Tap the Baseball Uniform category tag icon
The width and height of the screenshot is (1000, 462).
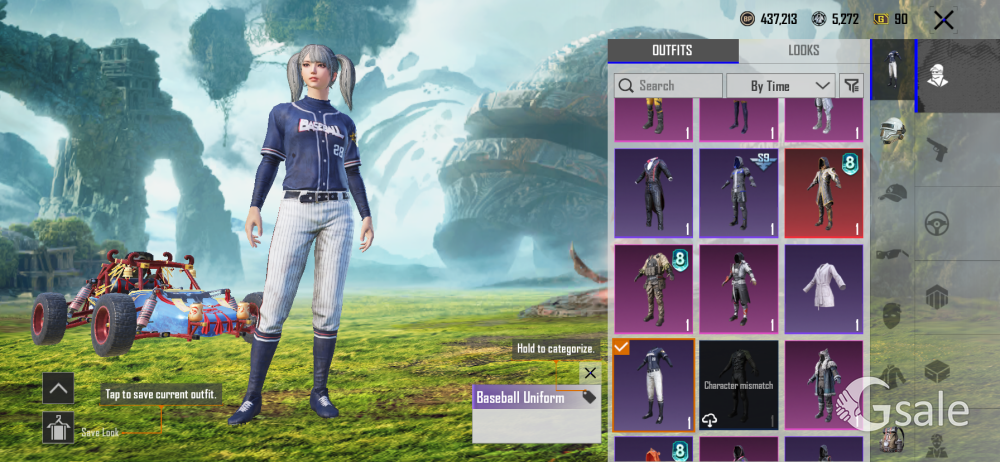588,397
